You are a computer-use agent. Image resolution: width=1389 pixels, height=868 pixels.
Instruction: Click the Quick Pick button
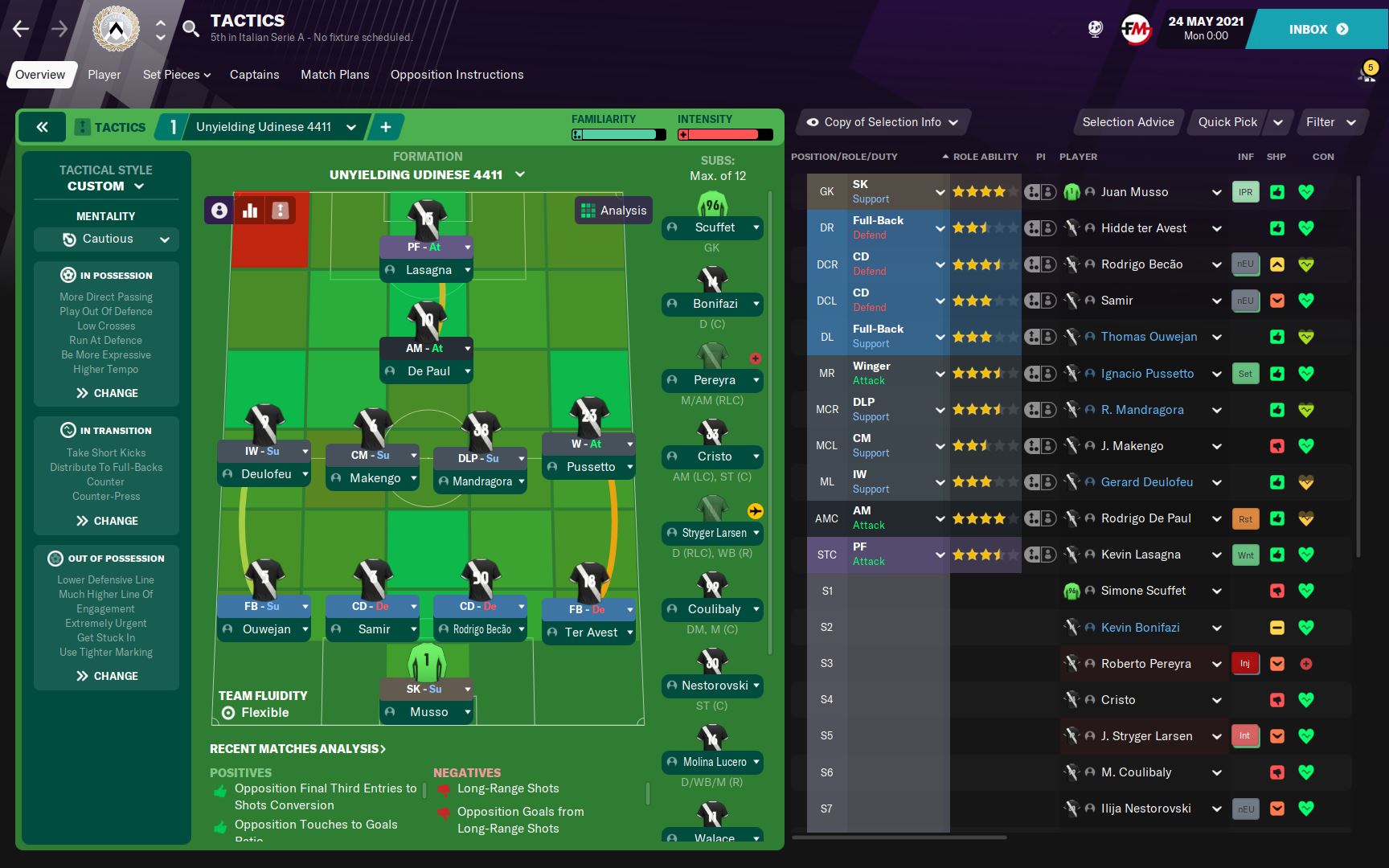1227,122
